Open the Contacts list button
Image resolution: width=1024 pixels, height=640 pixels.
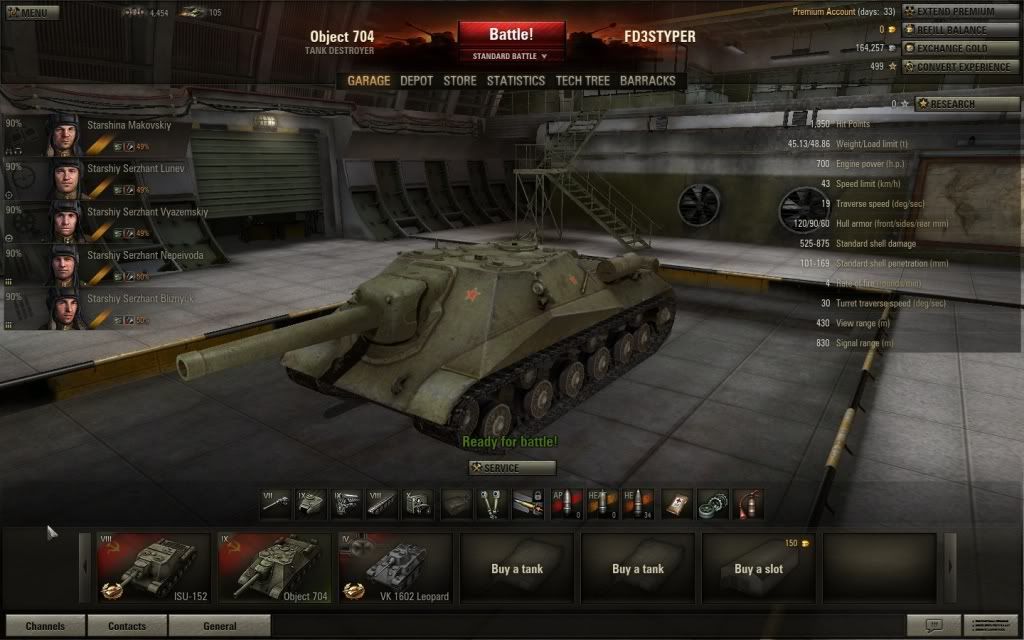click(x=127, y=627)
